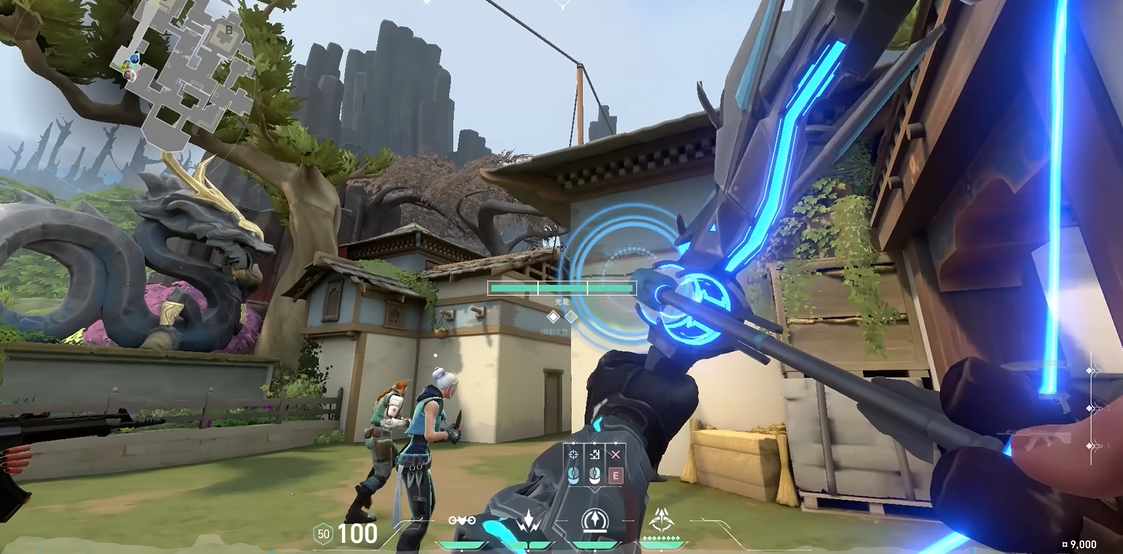The height and width of the screenshot is (554, 1123).
Task: Activate the Owl Drone ability icon
Action: (462, 521)
